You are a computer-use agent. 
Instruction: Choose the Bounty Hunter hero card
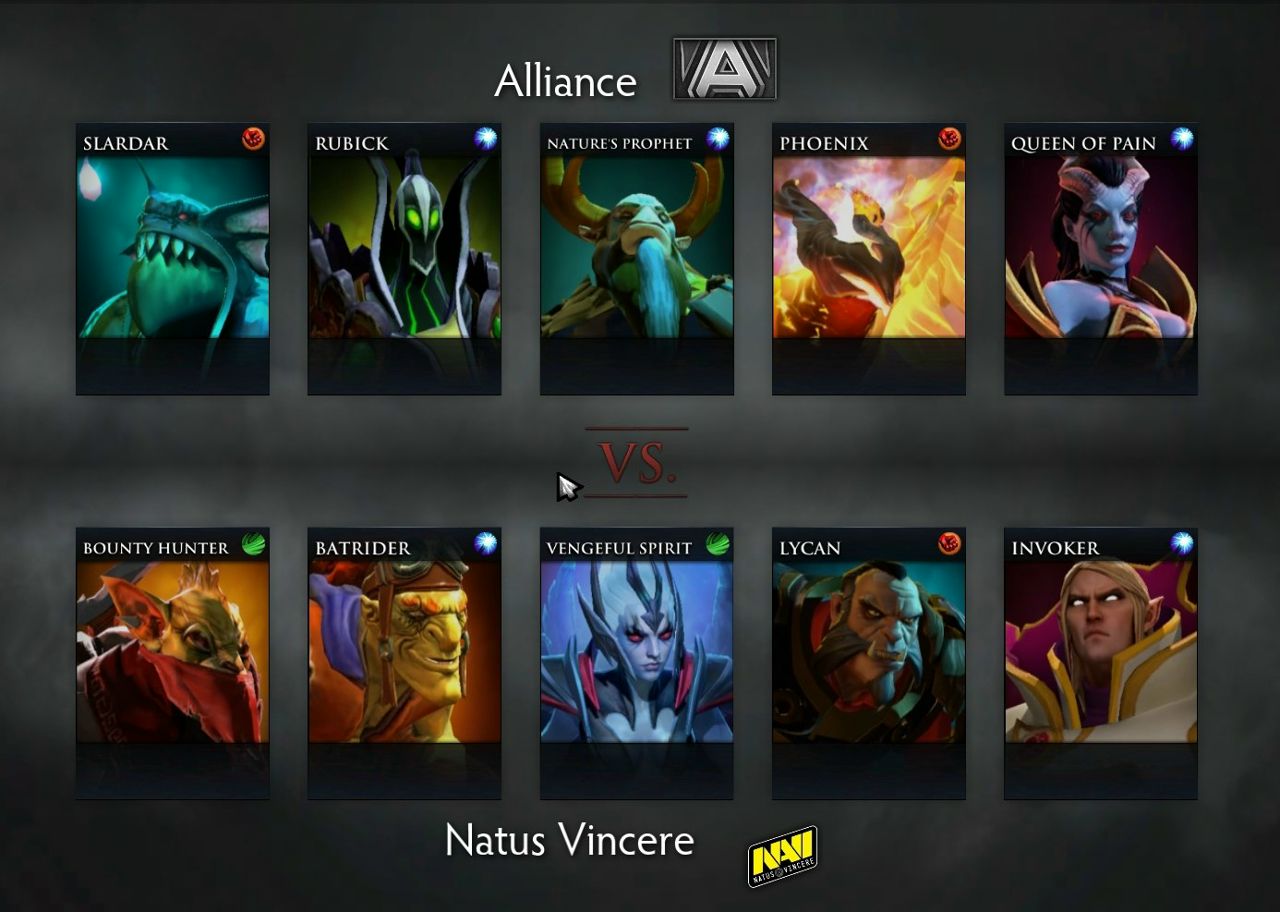[x=173, y=662]
